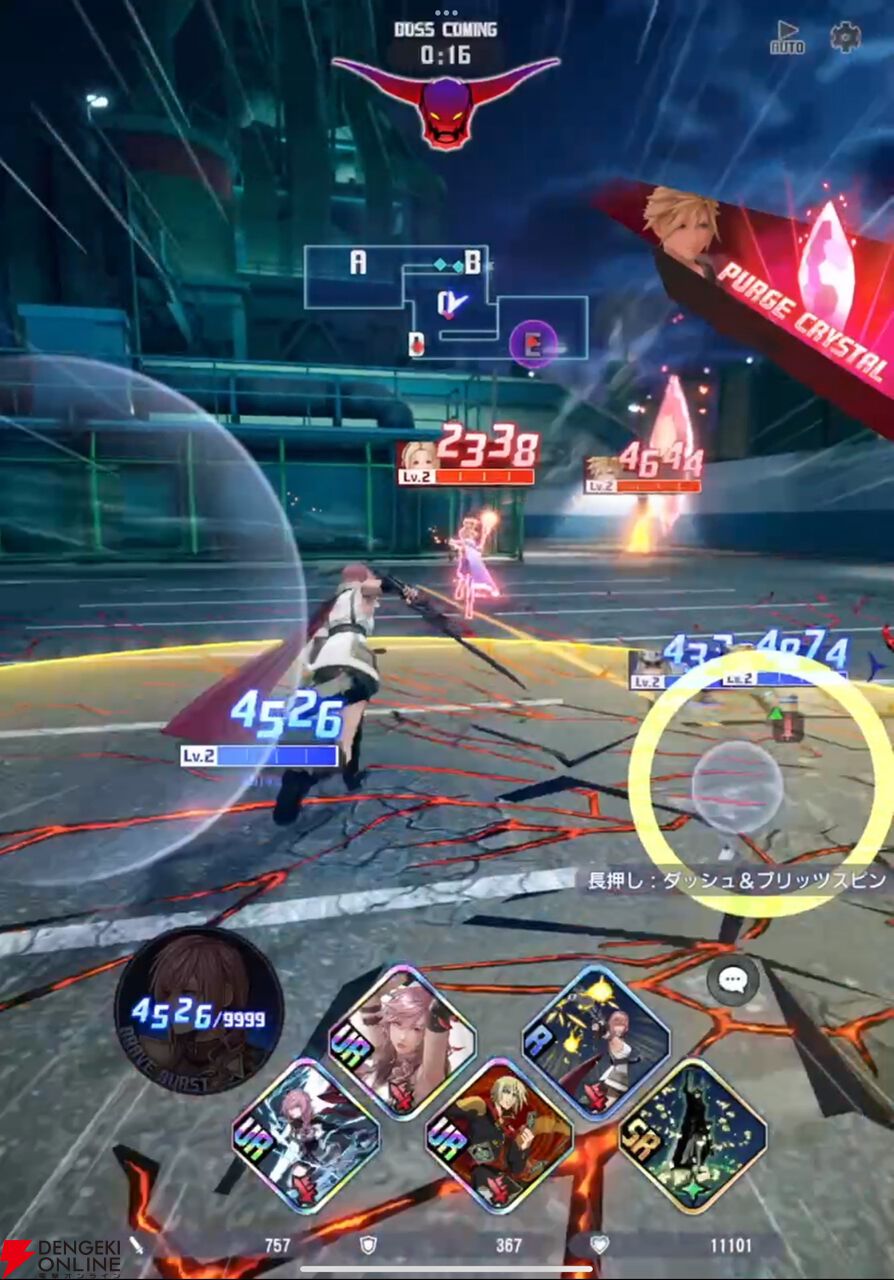This screenshot has width=894, height=1280.
Task: Use the UR Lightning close-up portrait ability card
Action: (402, 1042)
